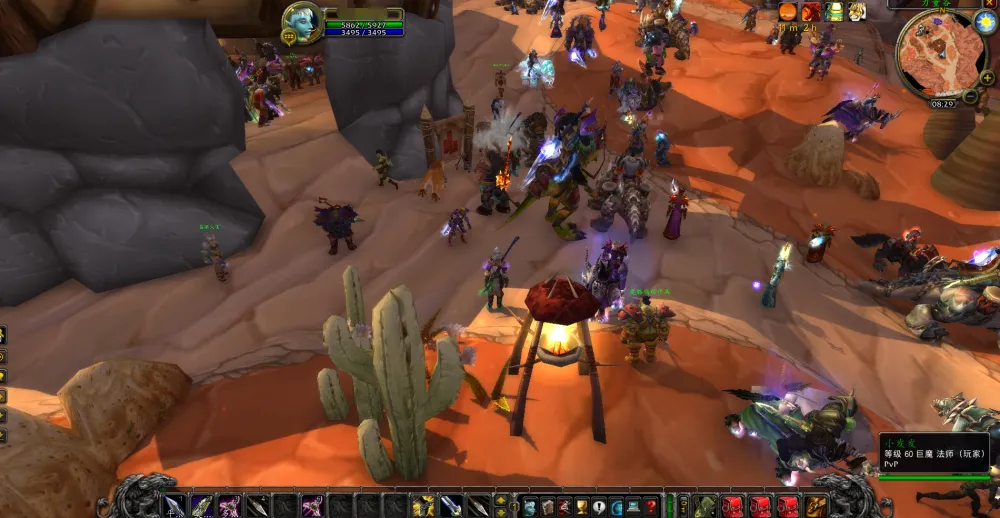Close the minimap with the X button
This screenshot has height=518, width=1000.
point(991,4)
